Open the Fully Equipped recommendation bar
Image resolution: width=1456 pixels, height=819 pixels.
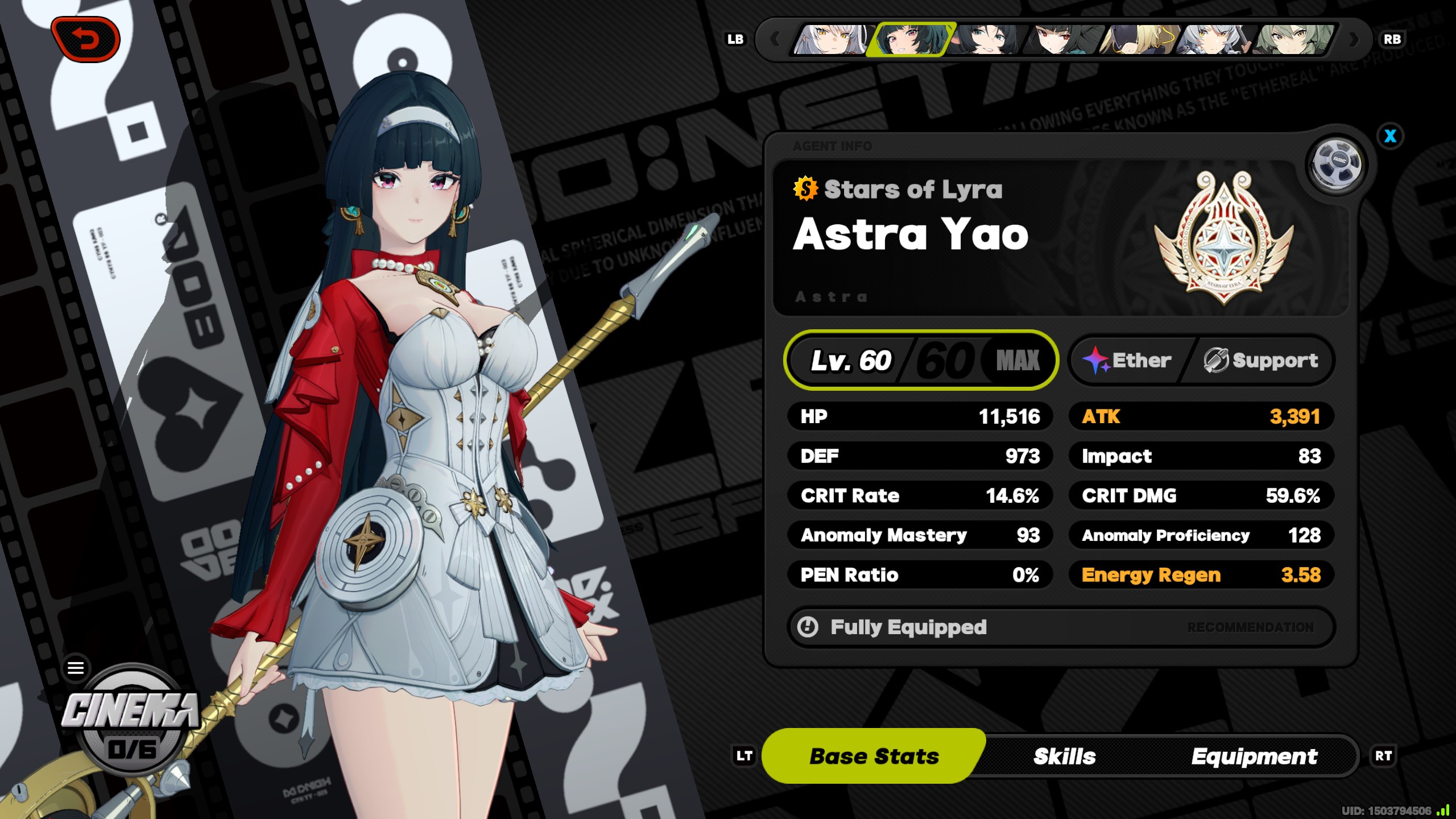(1061, 627)
